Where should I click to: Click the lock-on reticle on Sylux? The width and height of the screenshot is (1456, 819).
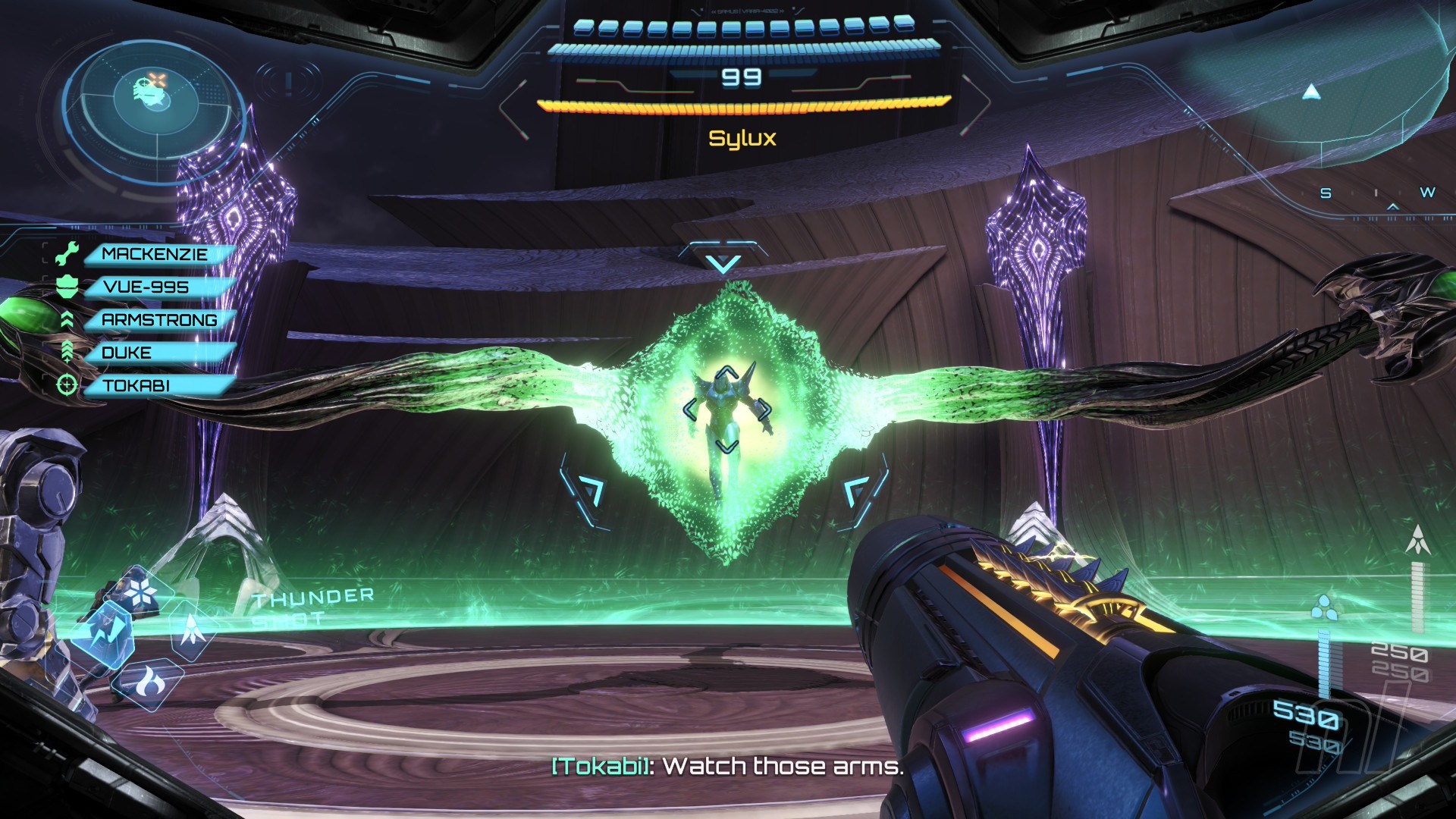click(726, 409)
